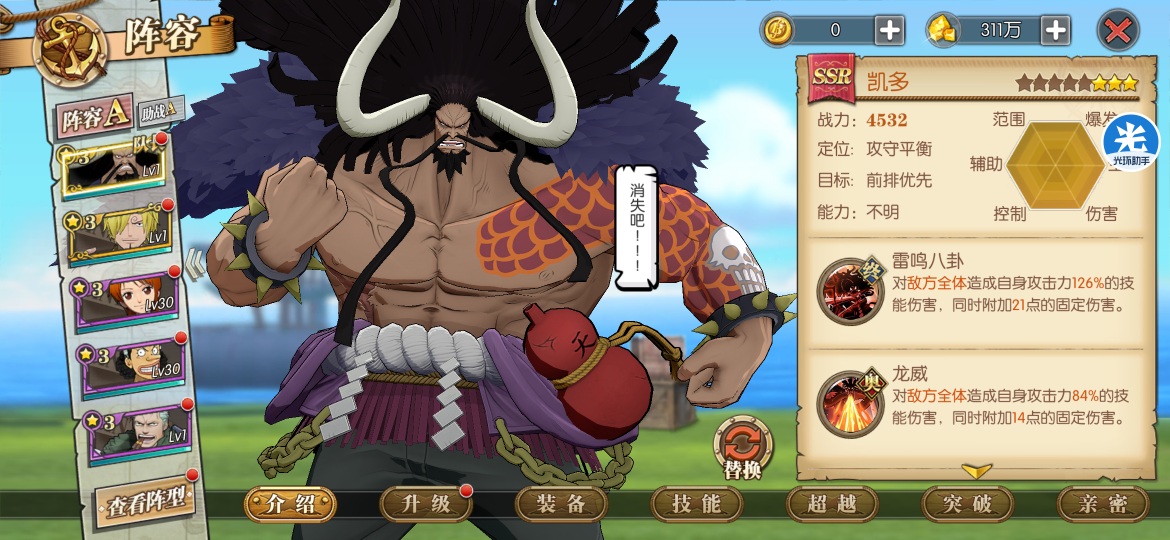Add gold coins with the plus button
The width and height of the screenshot is (1170, 540).
pos(889,30)
